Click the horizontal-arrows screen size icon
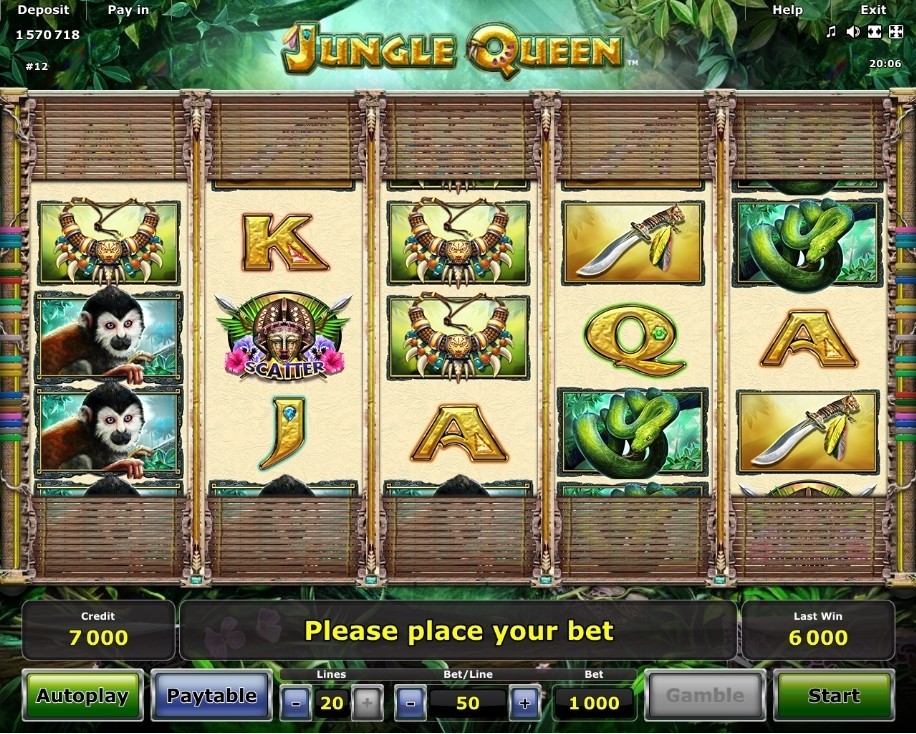 click(x=873, y=32)
